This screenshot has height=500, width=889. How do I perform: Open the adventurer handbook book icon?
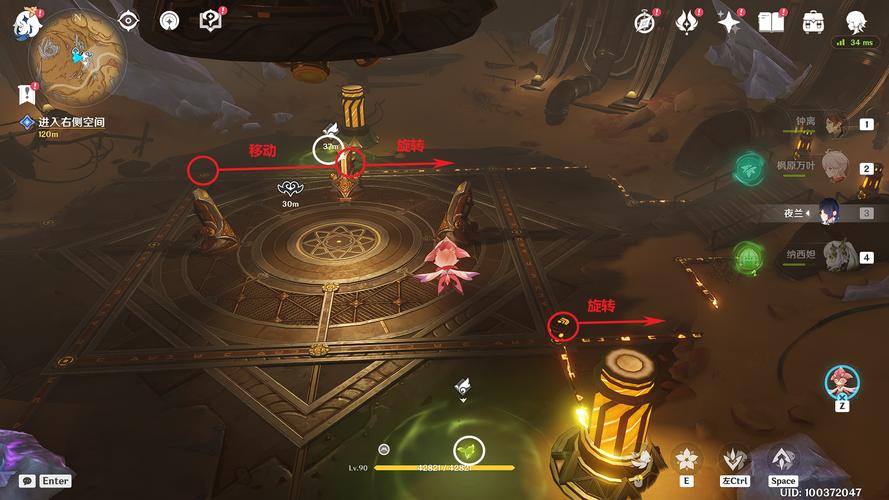[x=772, y=22]
